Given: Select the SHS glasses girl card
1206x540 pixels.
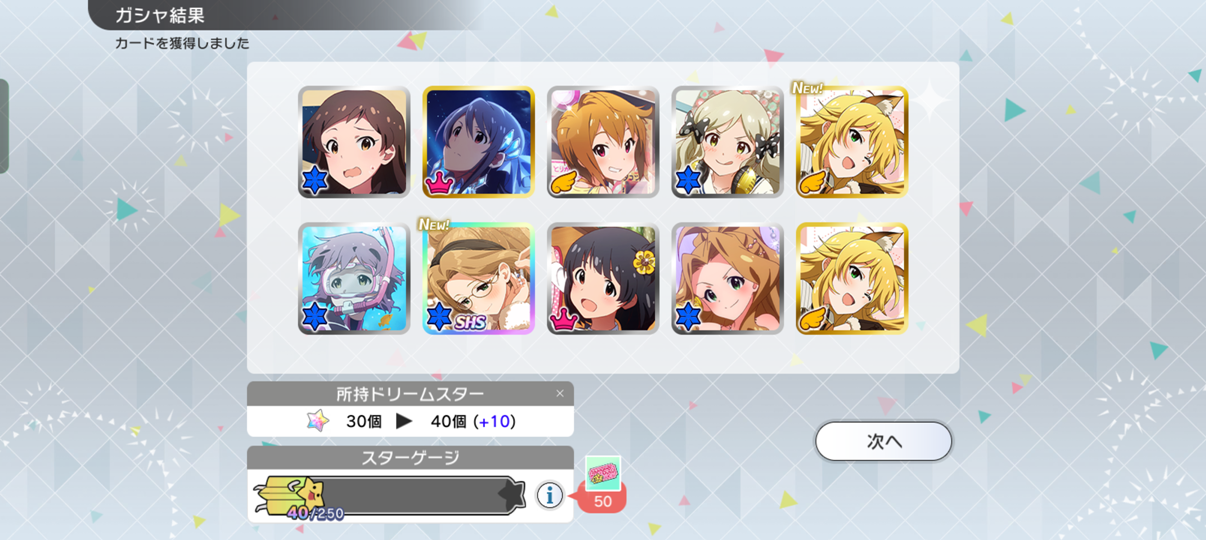Looking at the screenshot, I should (x=479, y=278).
